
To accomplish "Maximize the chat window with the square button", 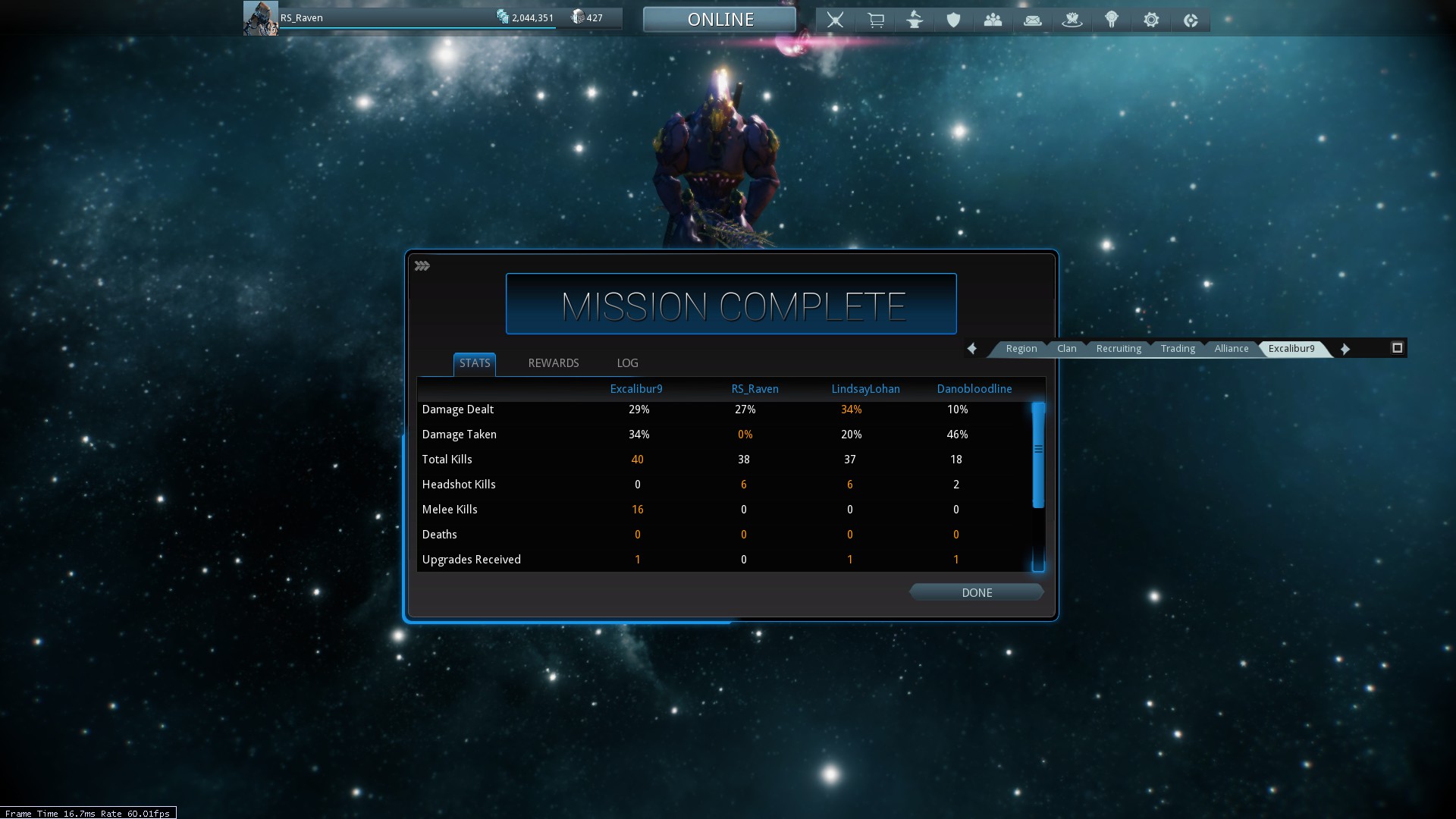I will (1397, 348).
